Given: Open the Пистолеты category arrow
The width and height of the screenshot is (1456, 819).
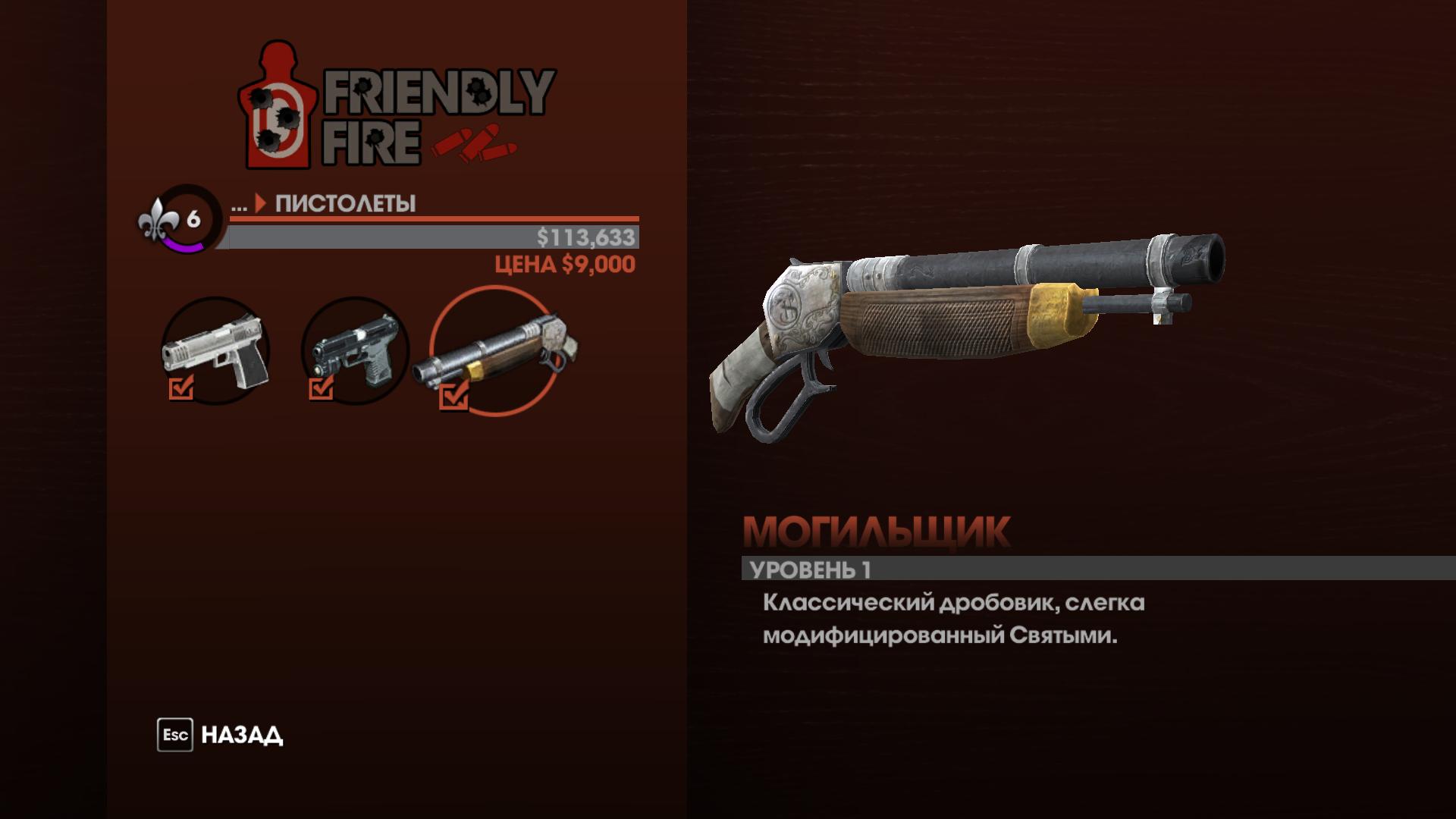Looking at the screenshot, I should tap(261, 202).
